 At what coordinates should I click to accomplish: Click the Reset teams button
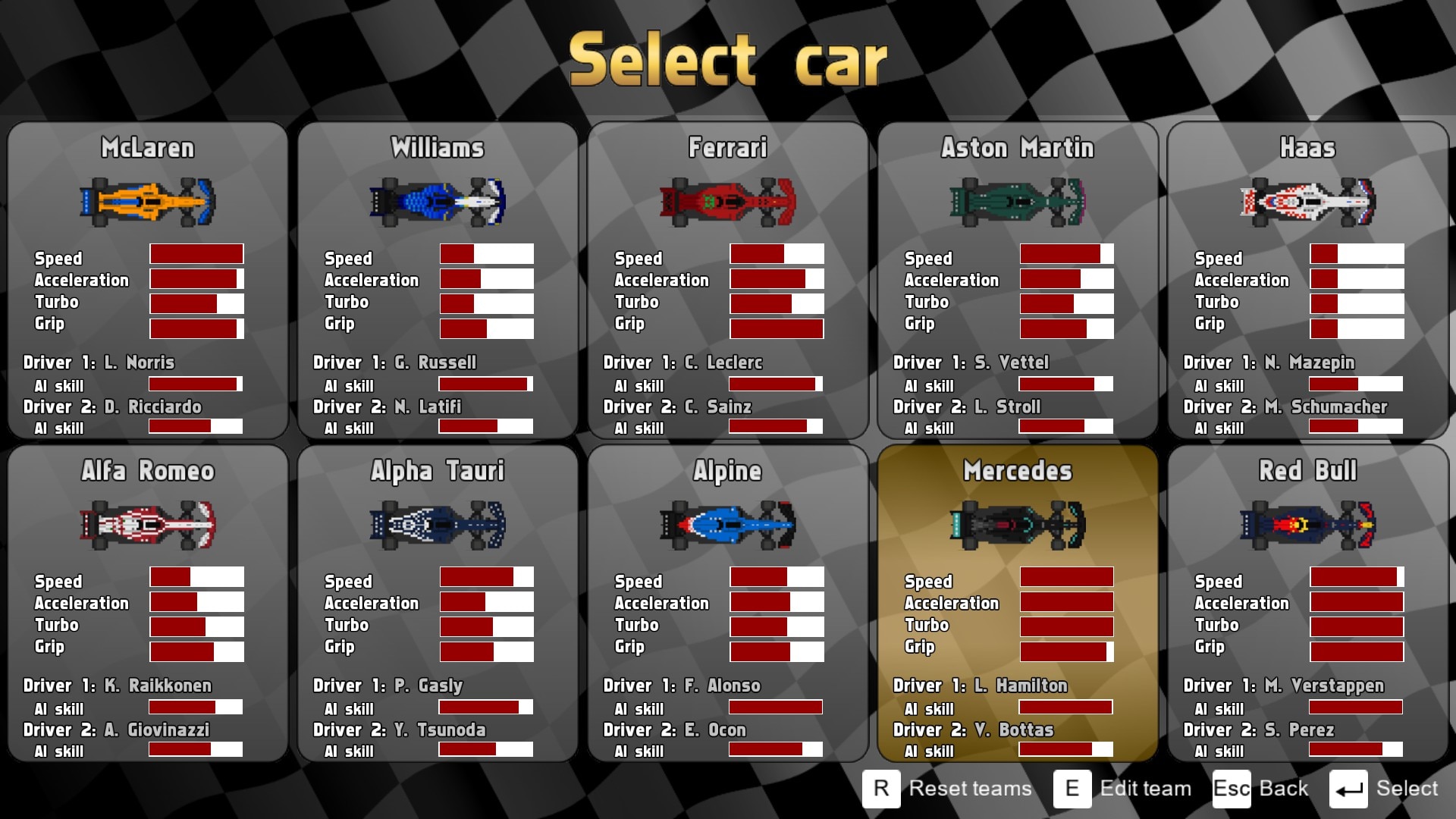pos(948,789)
